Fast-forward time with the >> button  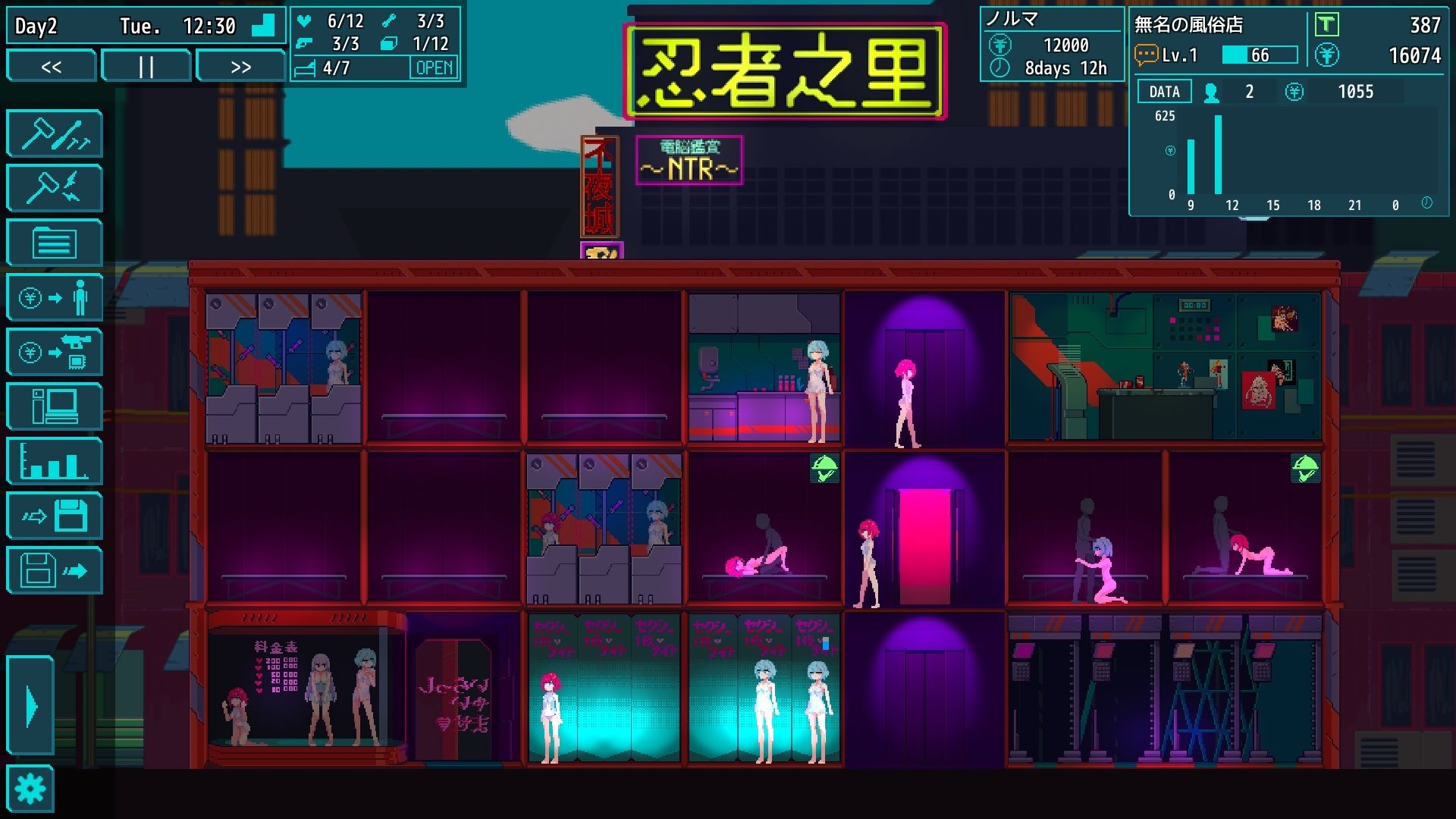coord(241,66)
